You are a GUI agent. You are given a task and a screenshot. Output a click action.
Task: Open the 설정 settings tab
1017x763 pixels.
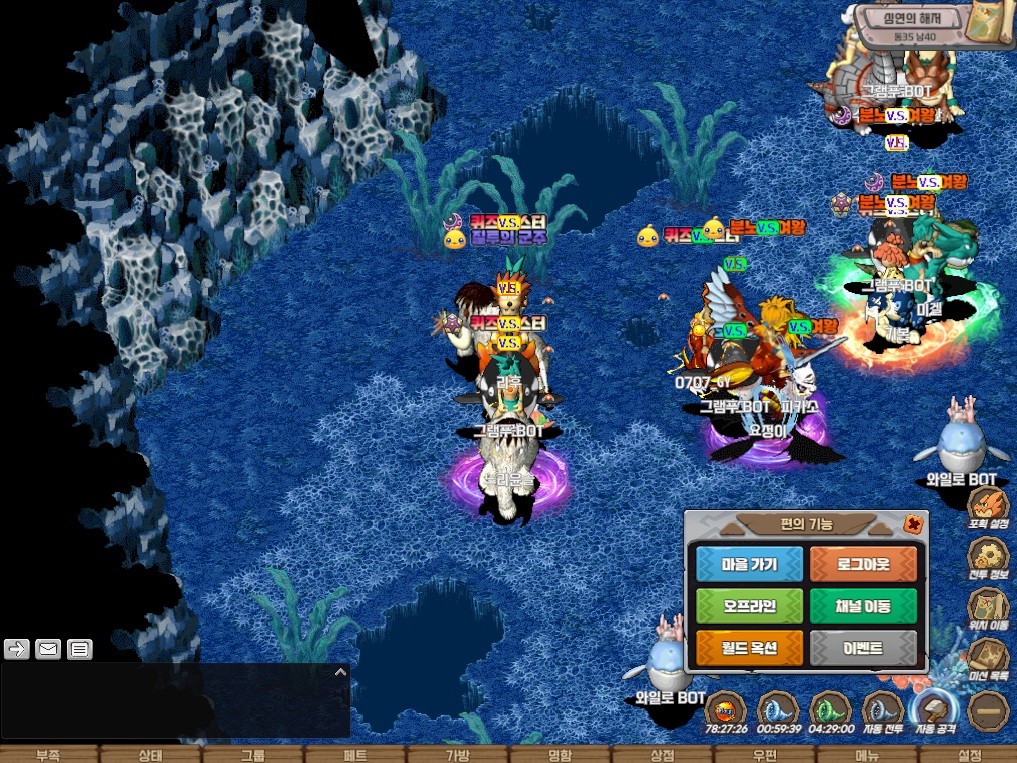(x=969, y=755)
